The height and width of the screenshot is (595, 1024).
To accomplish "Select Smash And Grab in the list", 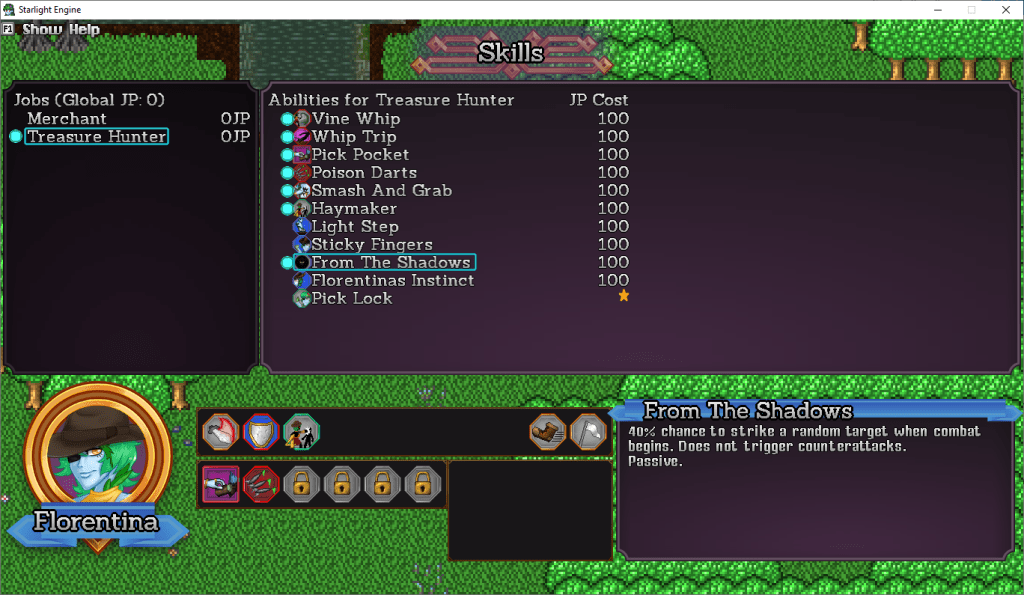I will tap(381, 191).
